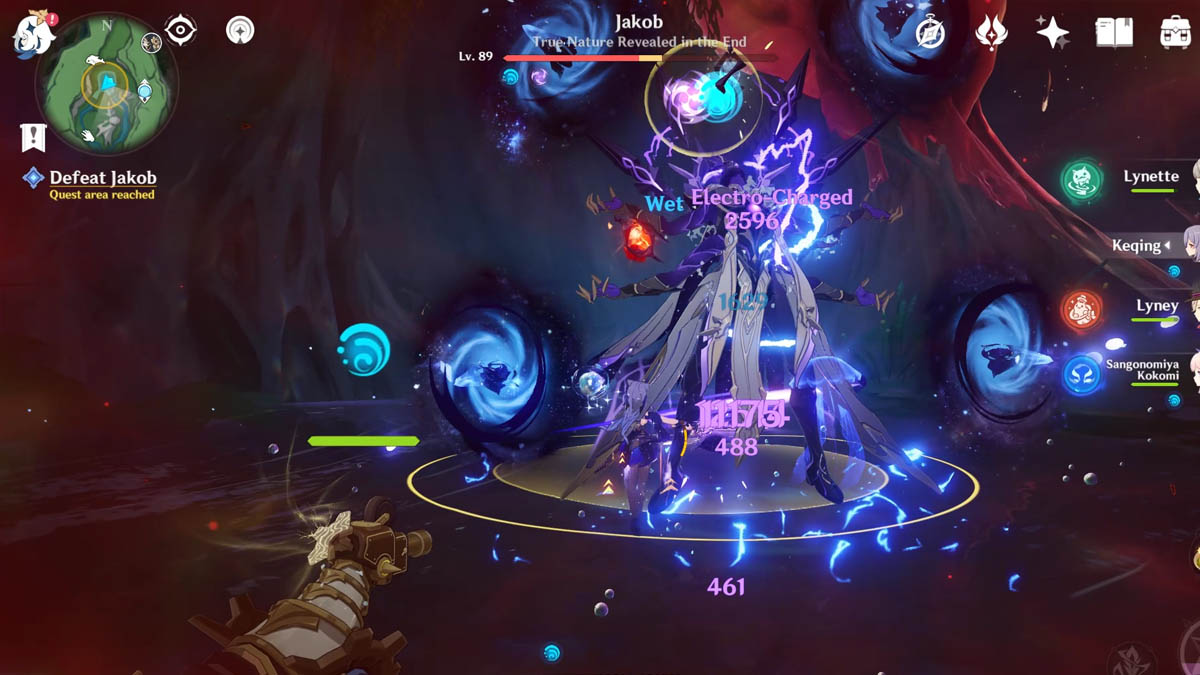Open the circular minimap
The height and width of the screenshot is (675, 1200).
coord(106,84)
